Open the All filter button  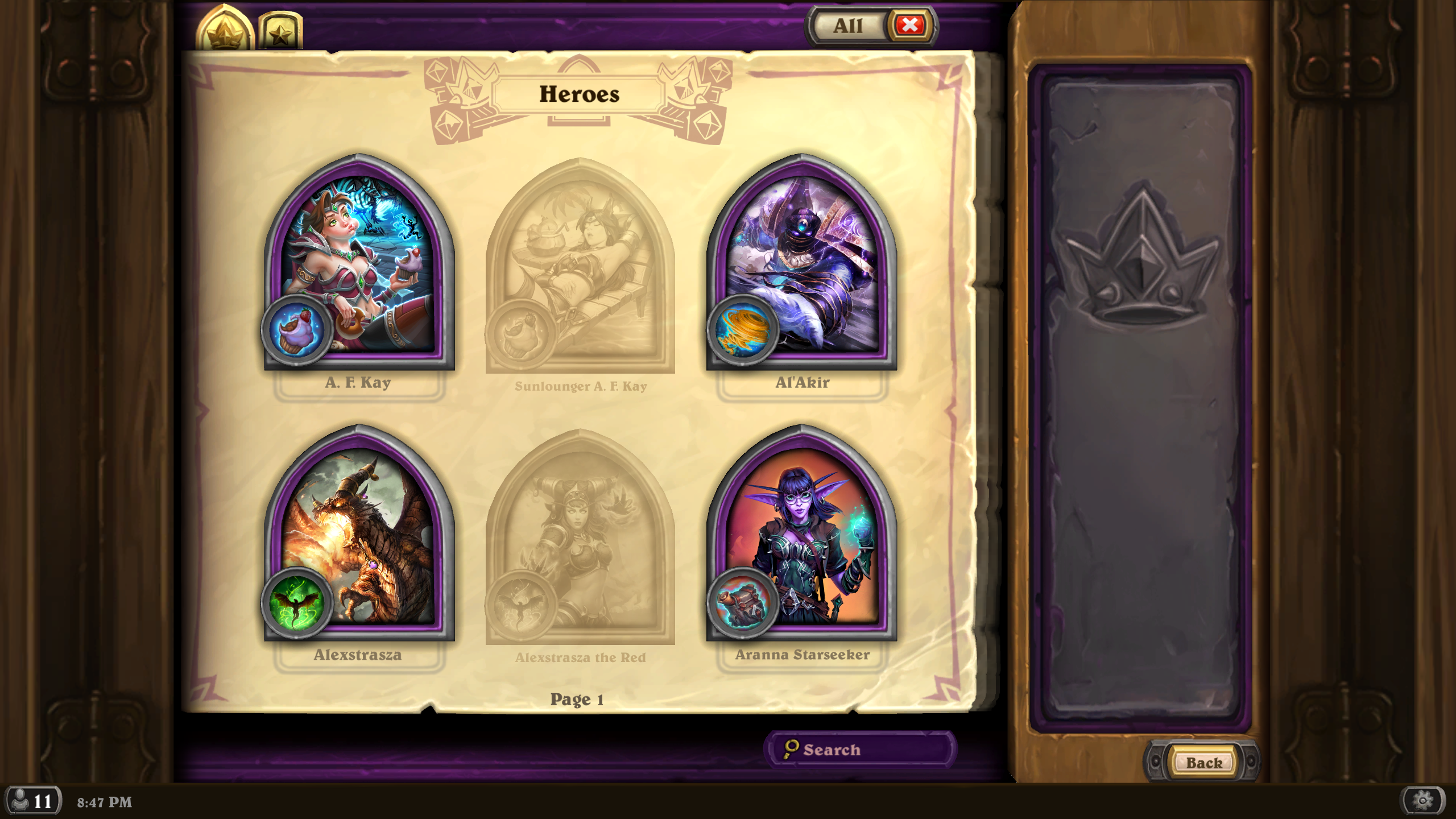pyautogui.click(x=847, y=26)
